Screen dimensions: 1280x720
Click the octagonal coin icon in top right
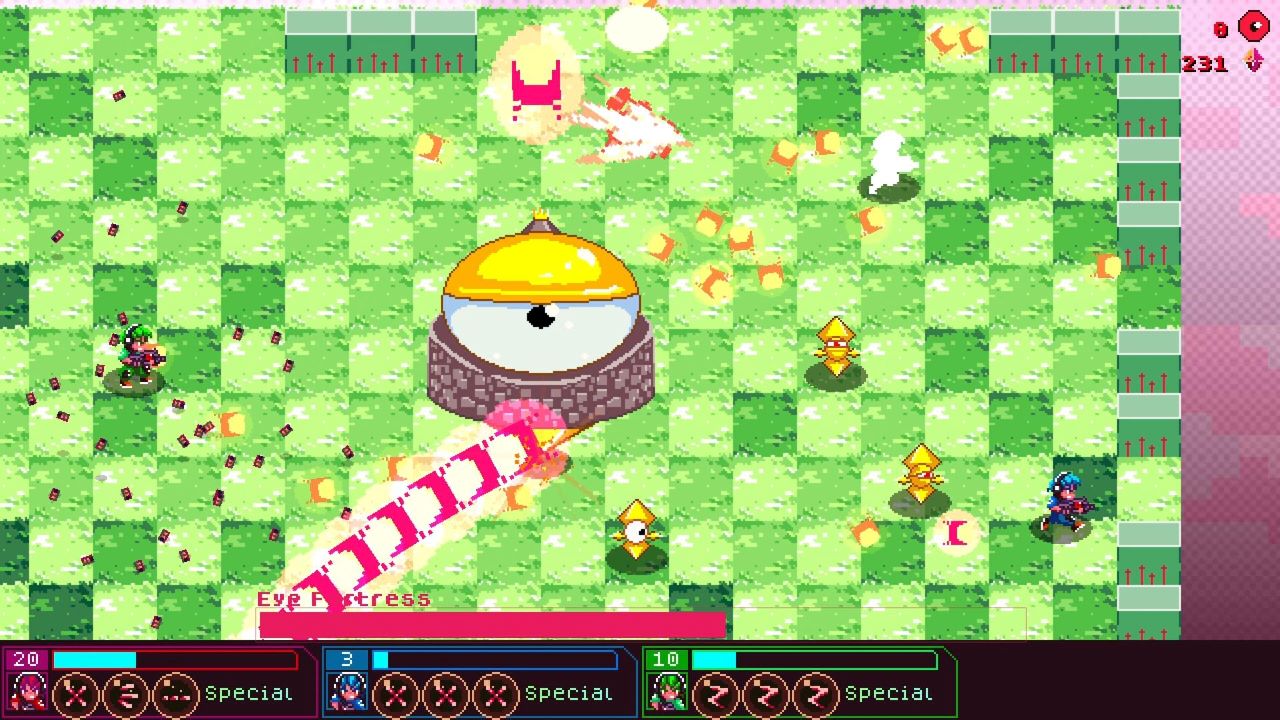pos(1253,23)
